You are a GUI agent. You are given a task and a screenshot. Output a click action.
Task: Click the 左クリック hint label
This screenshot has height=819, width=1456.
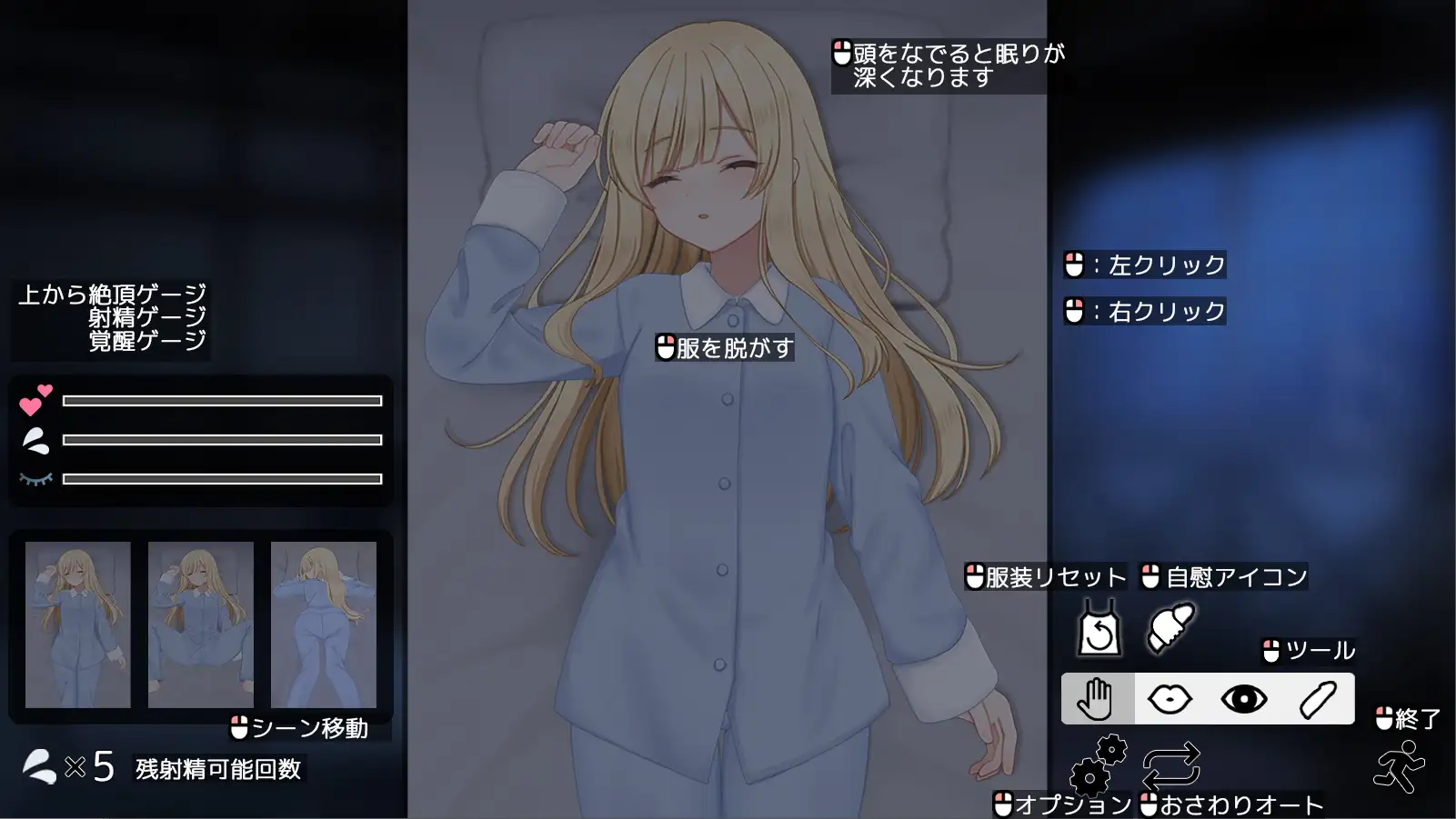[1146, 265]
